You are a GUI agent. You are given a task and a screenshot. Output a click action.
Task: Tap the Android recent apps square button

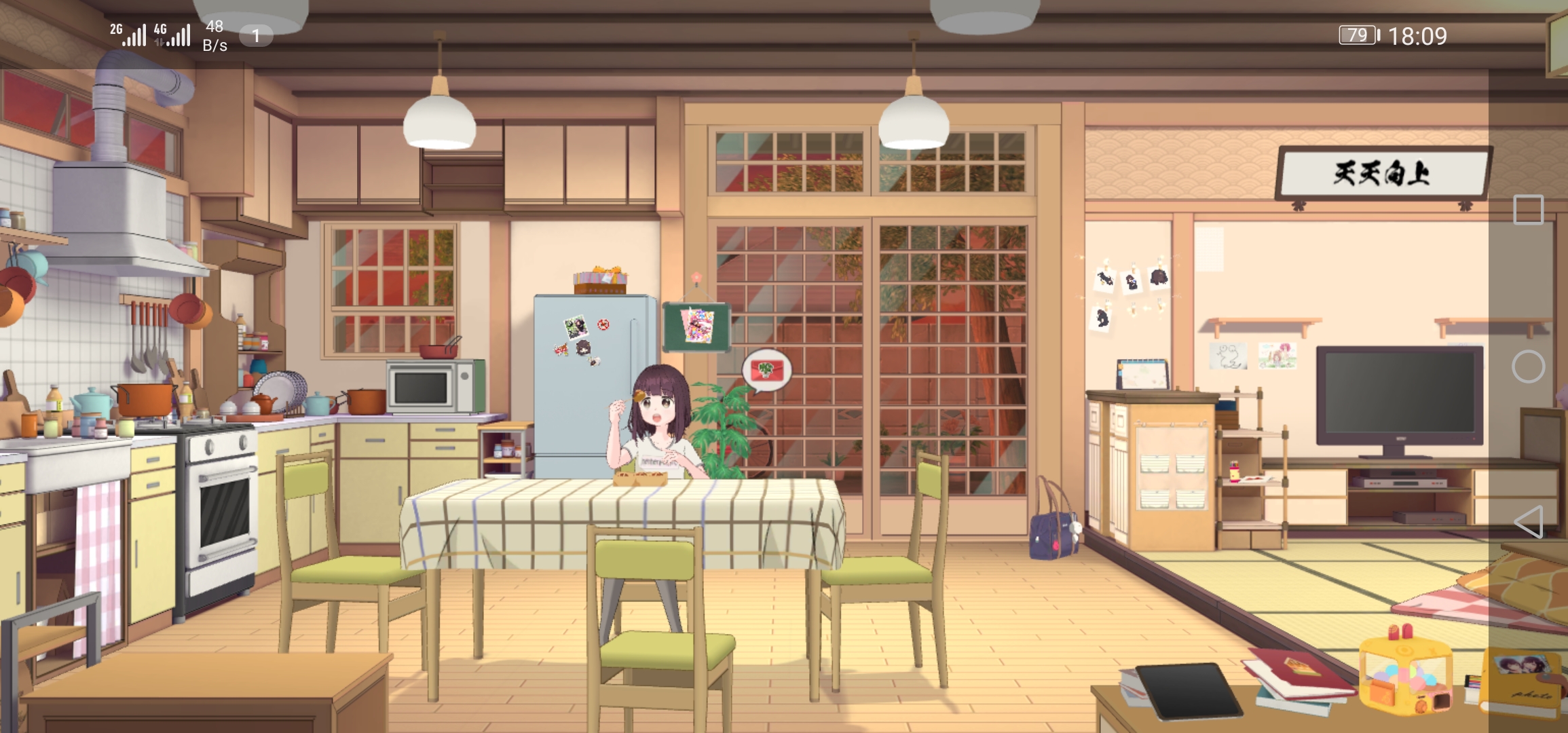coord(1528,210)
